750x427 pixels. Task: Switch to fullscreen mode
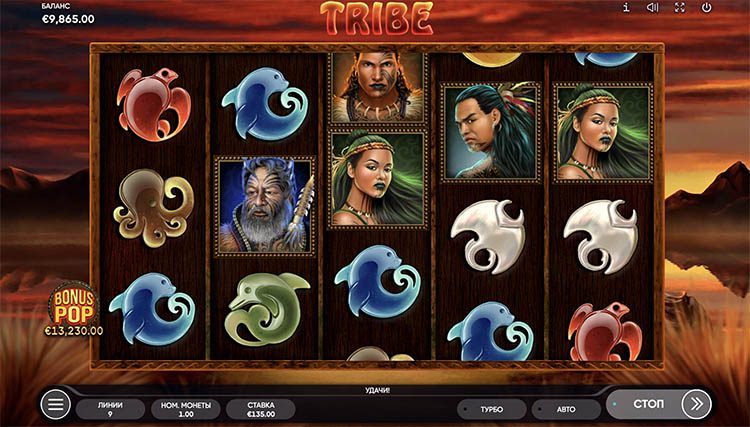pyautogui.click(x=680, y=8)
